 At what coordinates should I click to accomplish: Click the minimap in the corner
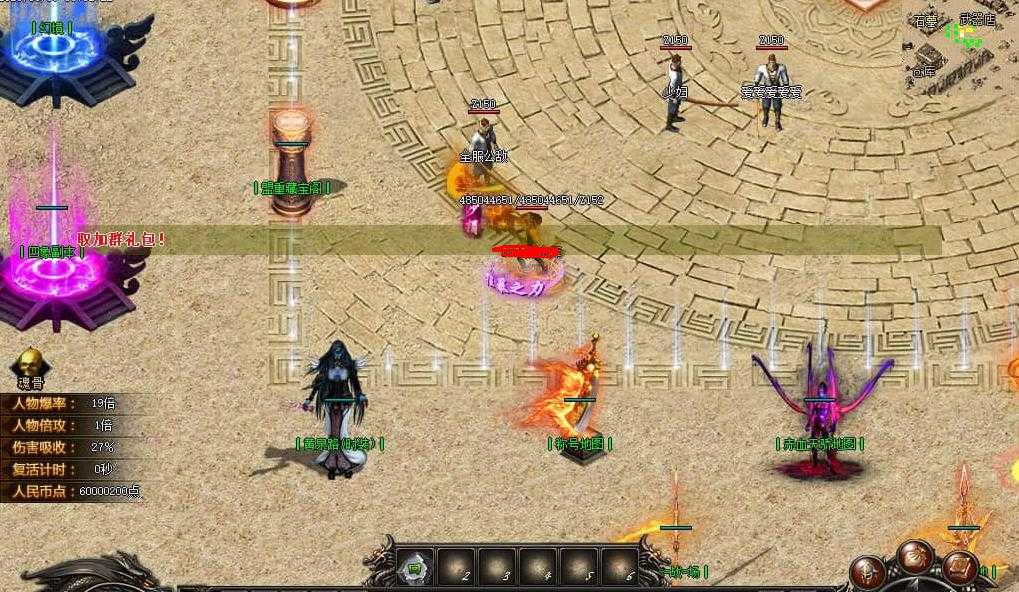[960, 45]
